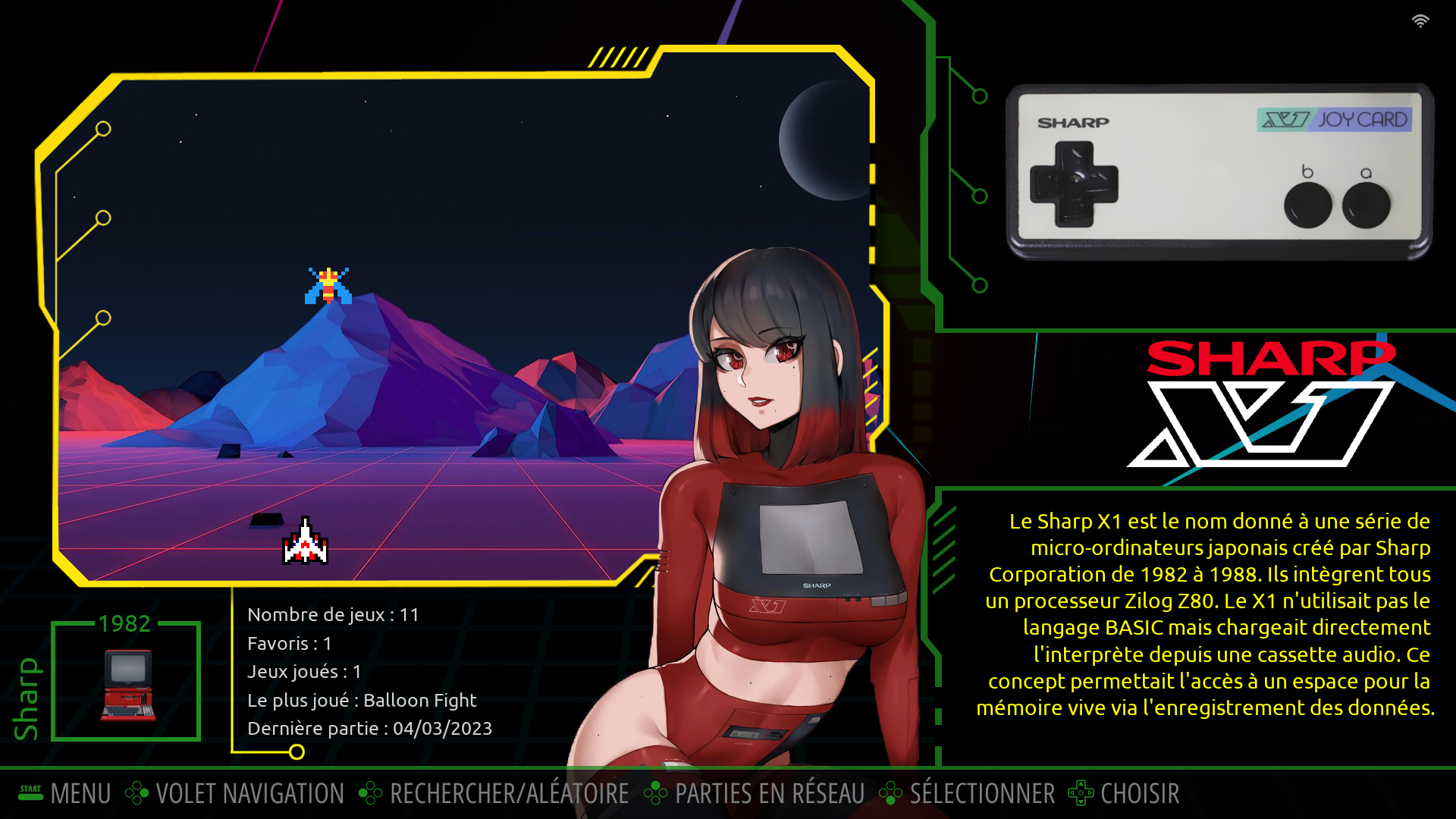Click the CHOISIR gamepad icon
Screen dimensions: 1456x819
1080,793
